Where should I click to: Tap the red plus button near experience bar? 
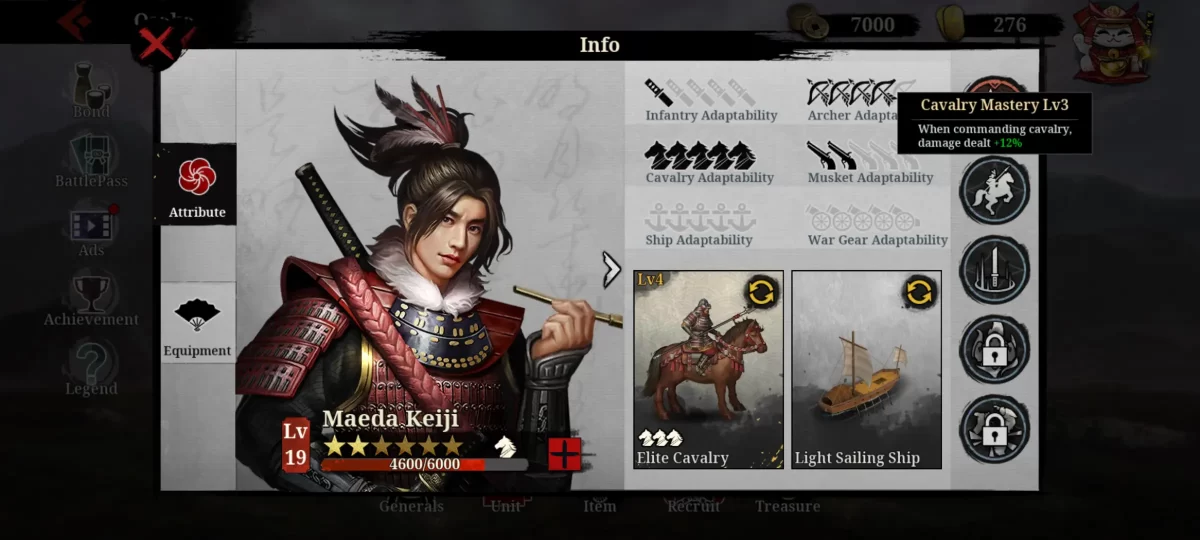click(x=565, y=454)
